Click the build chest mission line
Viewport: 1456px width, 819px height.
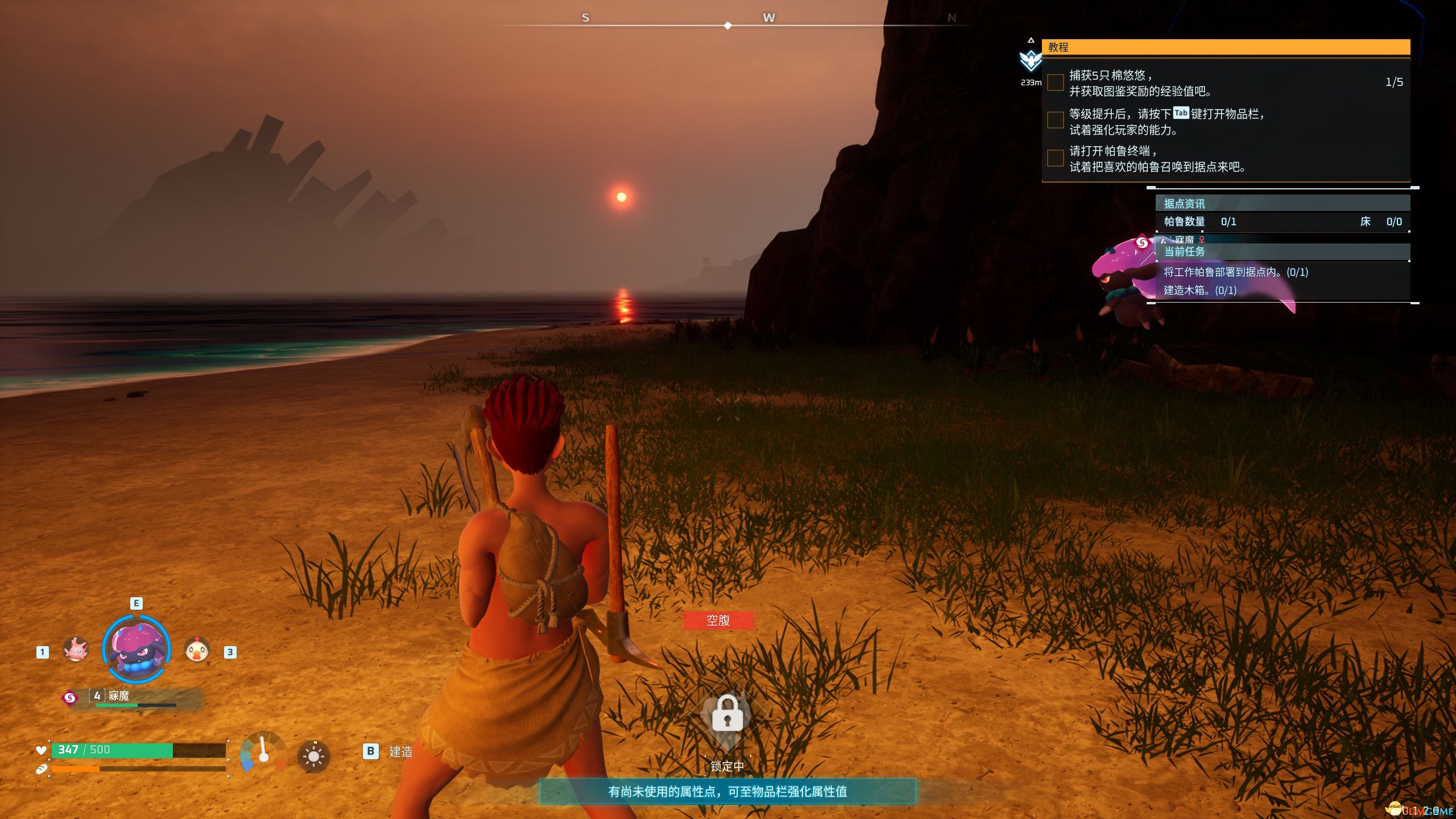pyautogui.click(x=1200, y=291)
